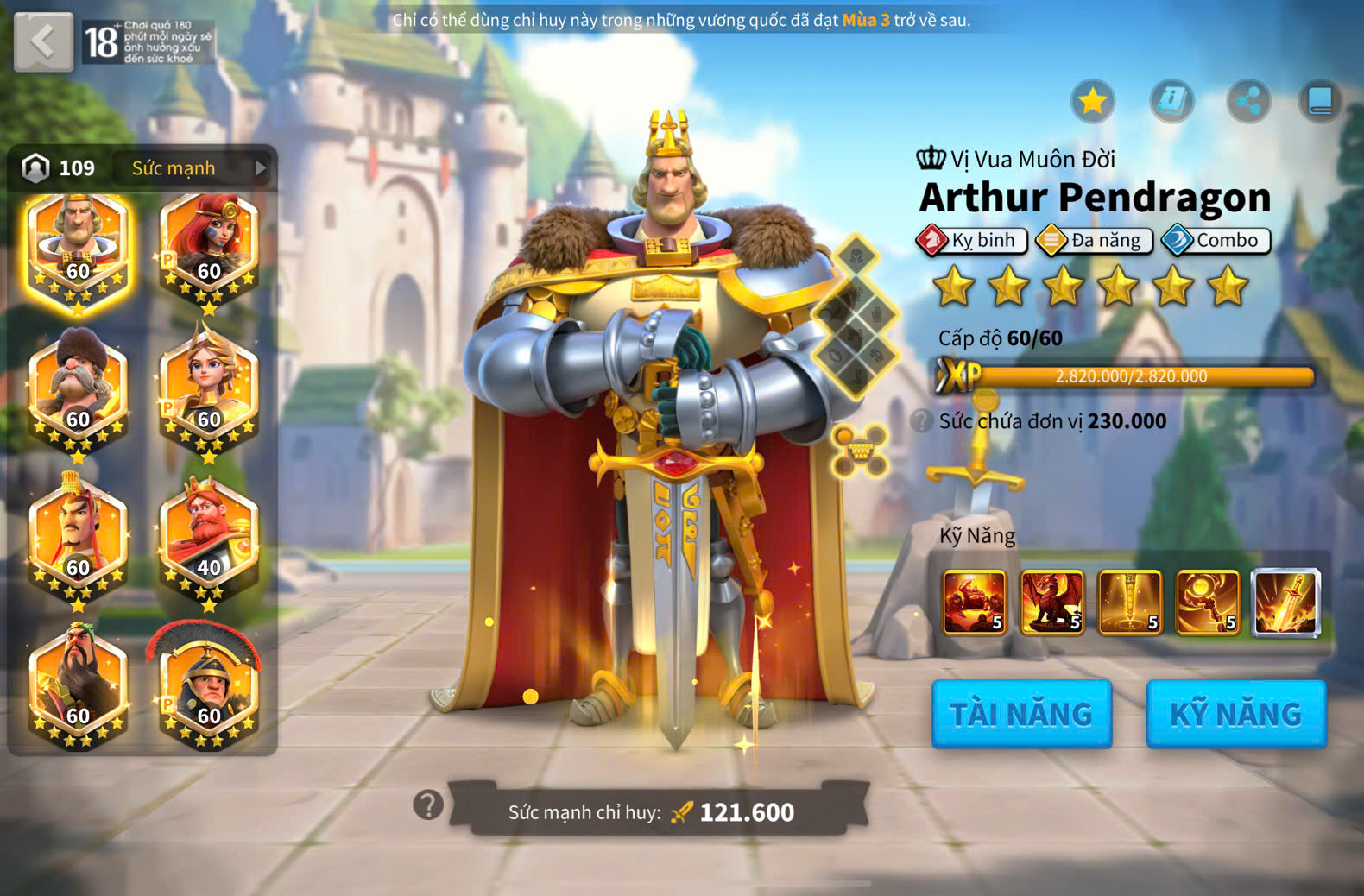Open the diamond-shaped equipment slots panel
Viewport: 1364px width, 896px height.
point(856,317)
